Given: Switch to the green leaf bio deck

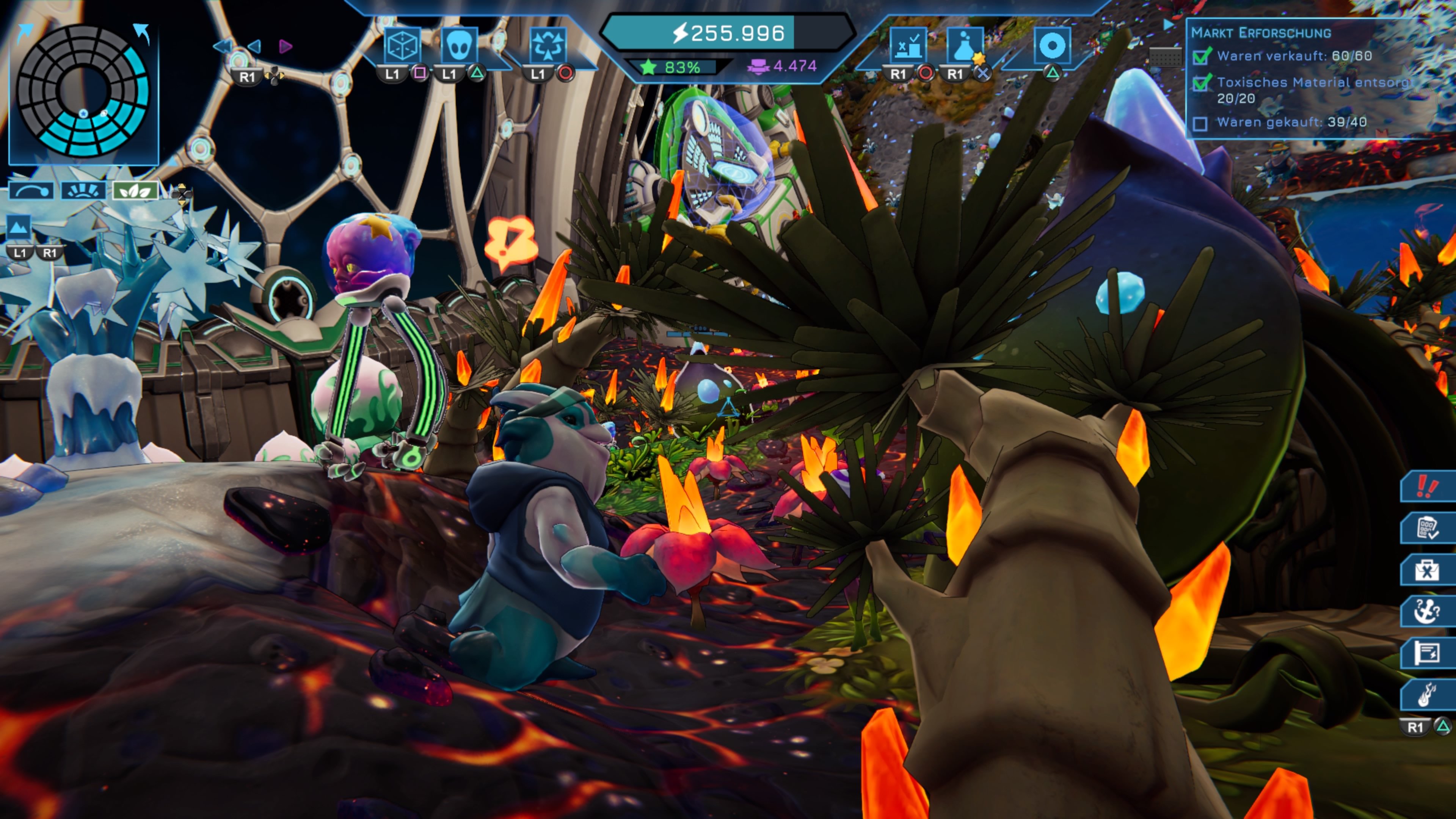Looking at the screenshot, I should (135, 190).
